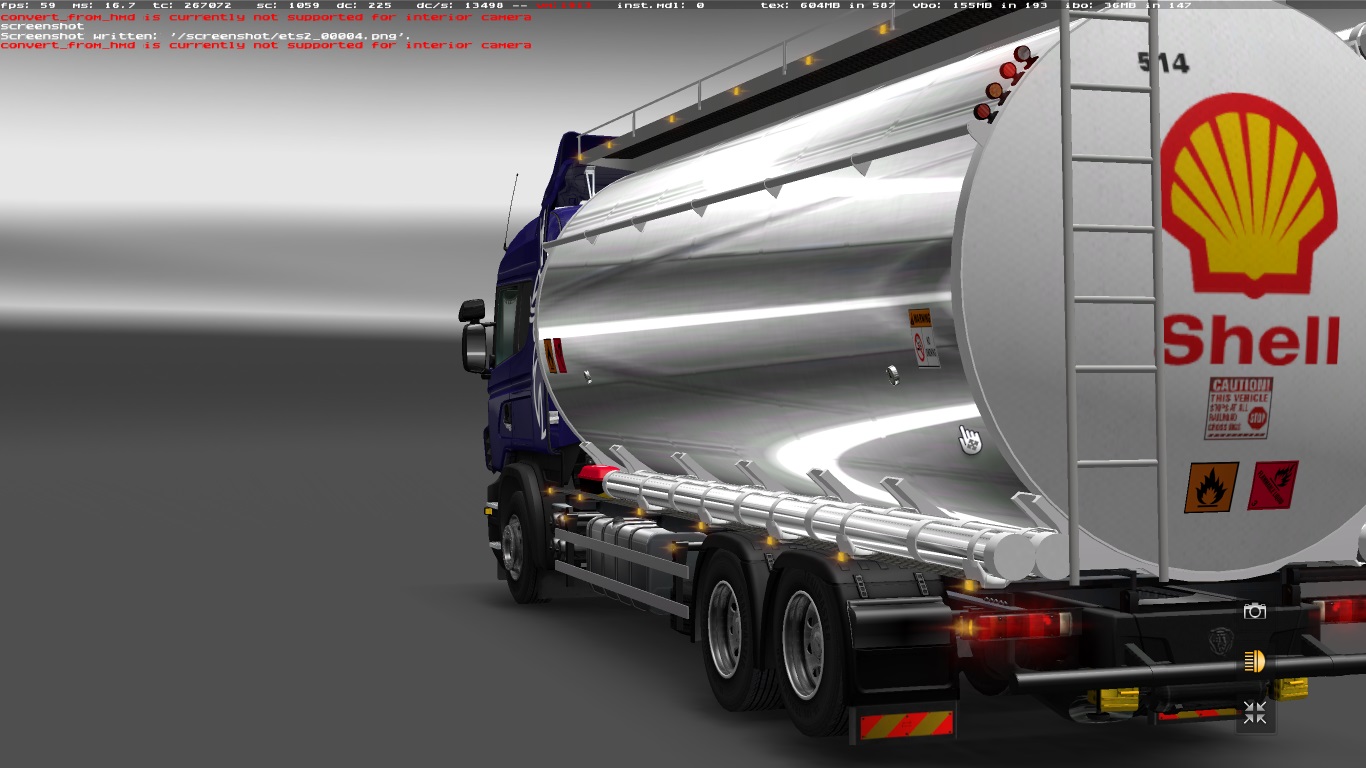Click the collapse arrows icon below the lamp icon

[x=1254, y=713]
